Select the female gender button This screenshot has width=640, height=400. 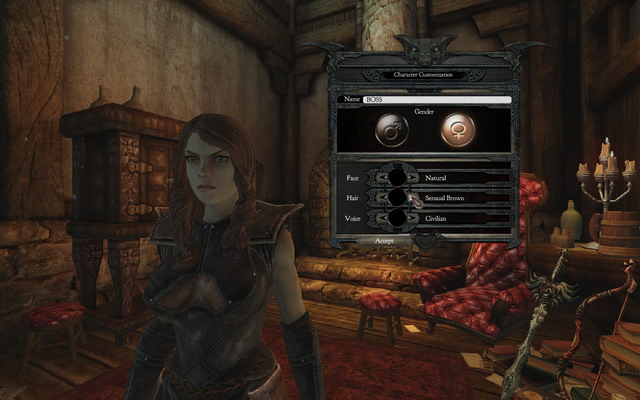(x=458, y=131)
